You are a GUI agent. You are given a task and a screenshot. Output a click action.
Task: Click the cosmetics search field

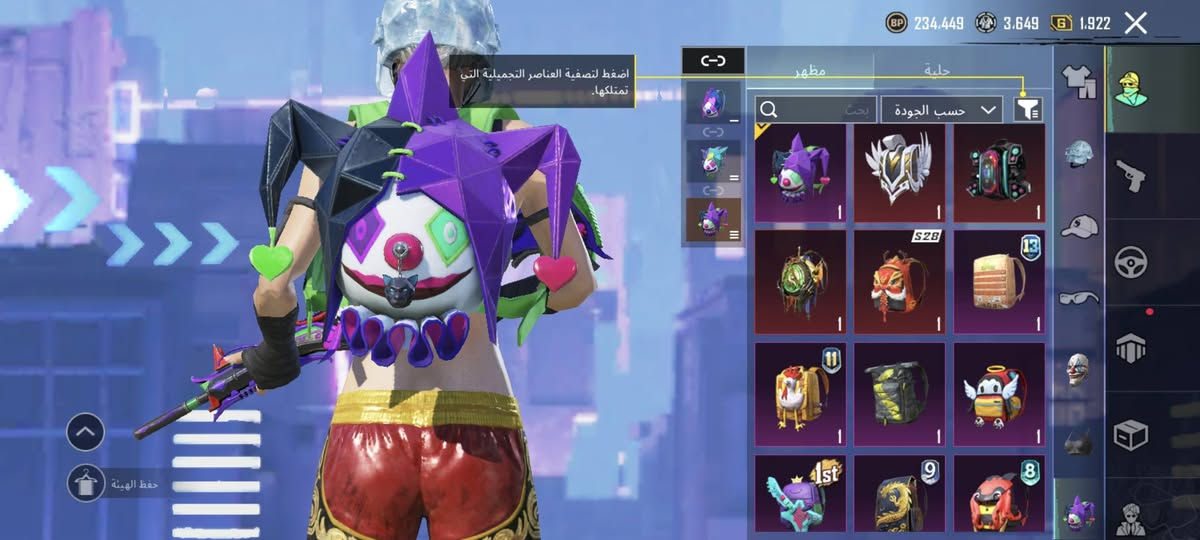(x=816, y=109)
